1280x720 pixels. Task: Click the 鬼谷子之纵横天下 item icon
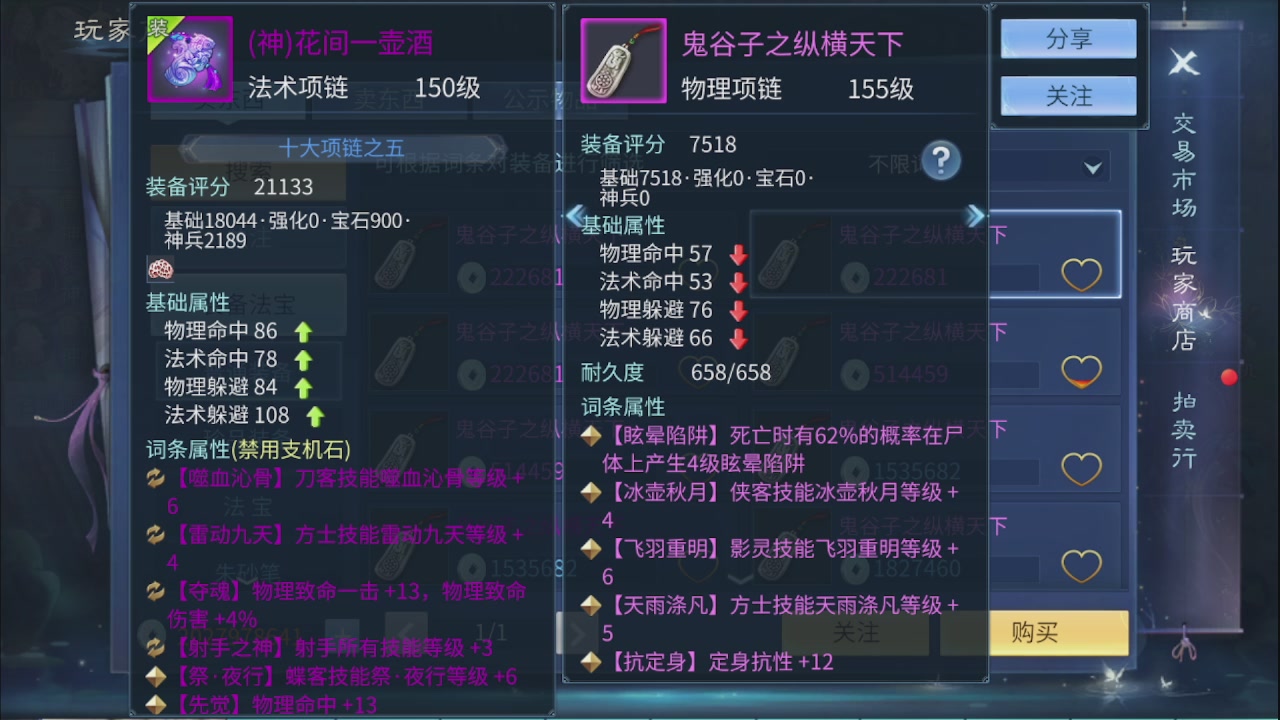623,60
